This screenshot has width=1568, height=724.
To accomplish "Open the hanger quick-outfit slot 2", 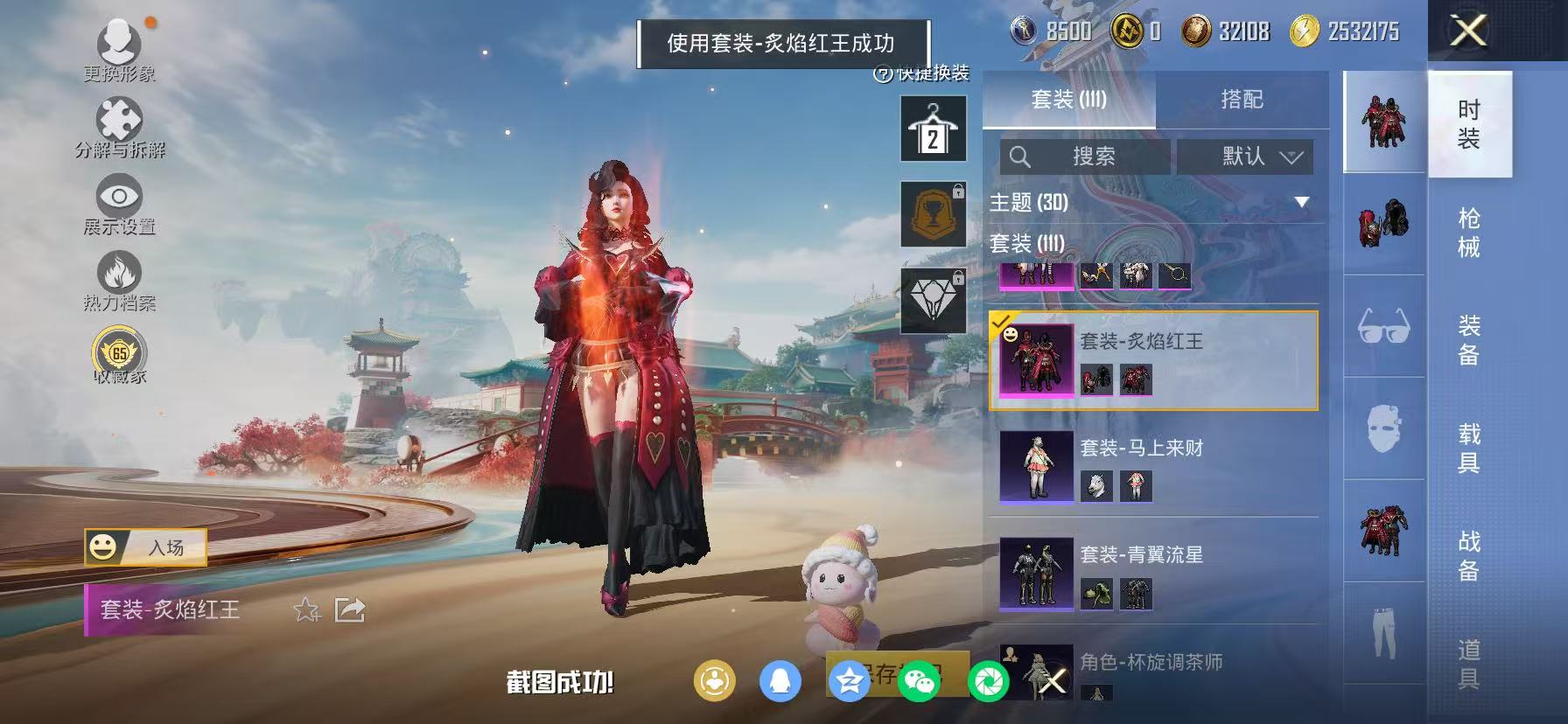I will [x=933, y=127].
